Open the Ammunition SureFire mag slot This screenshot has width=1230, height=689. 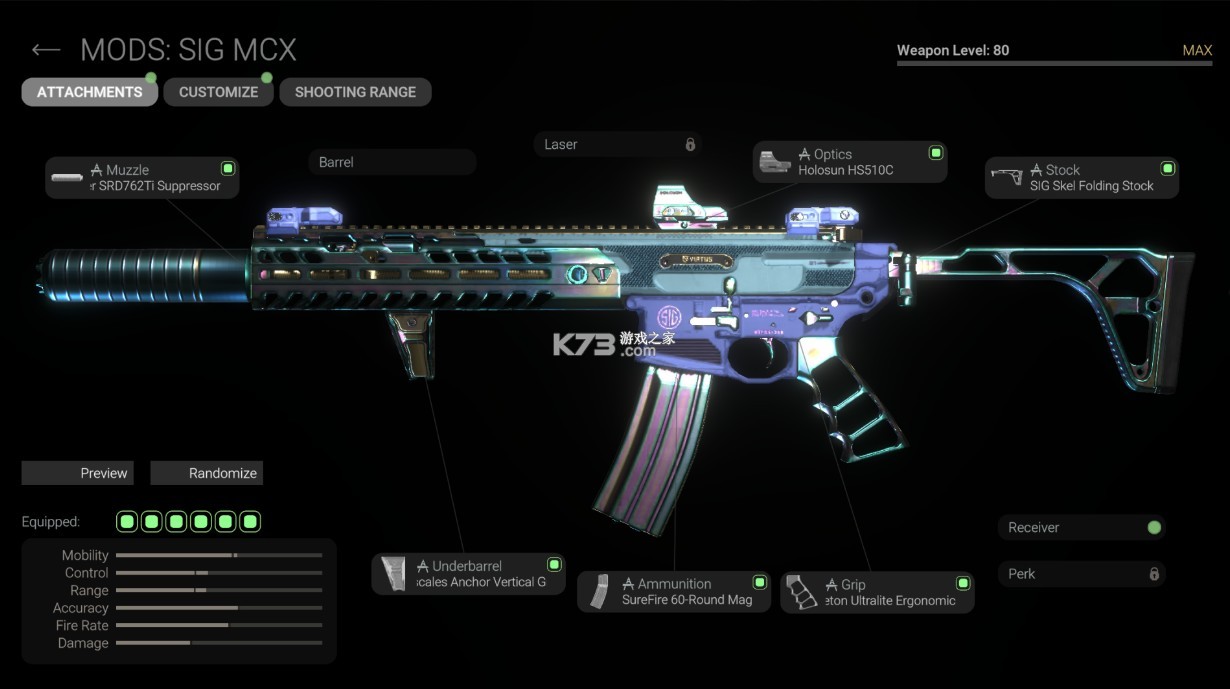coord(673,592)
